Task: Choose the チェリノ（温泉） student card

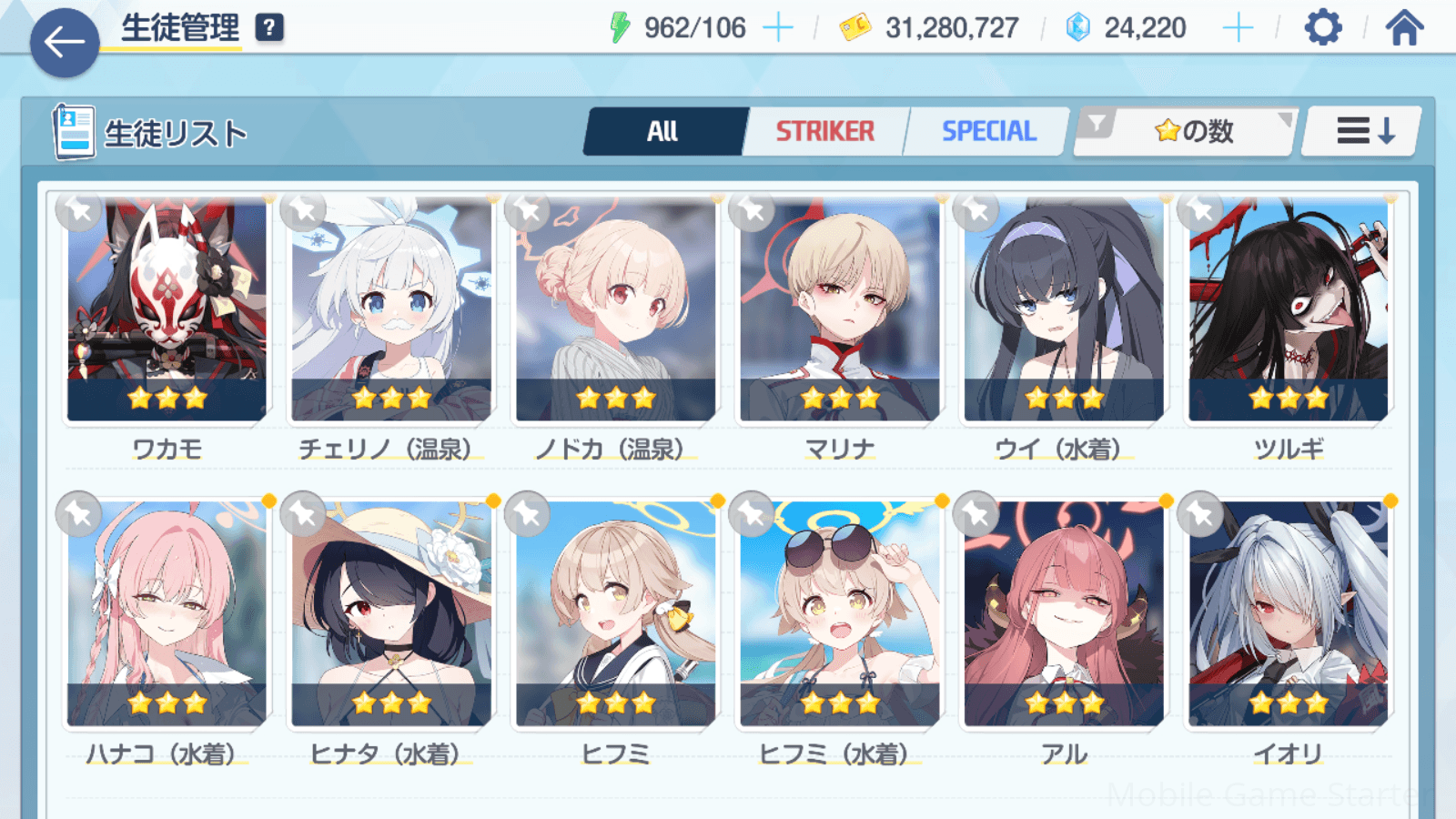Action: [x=391, y=309]
